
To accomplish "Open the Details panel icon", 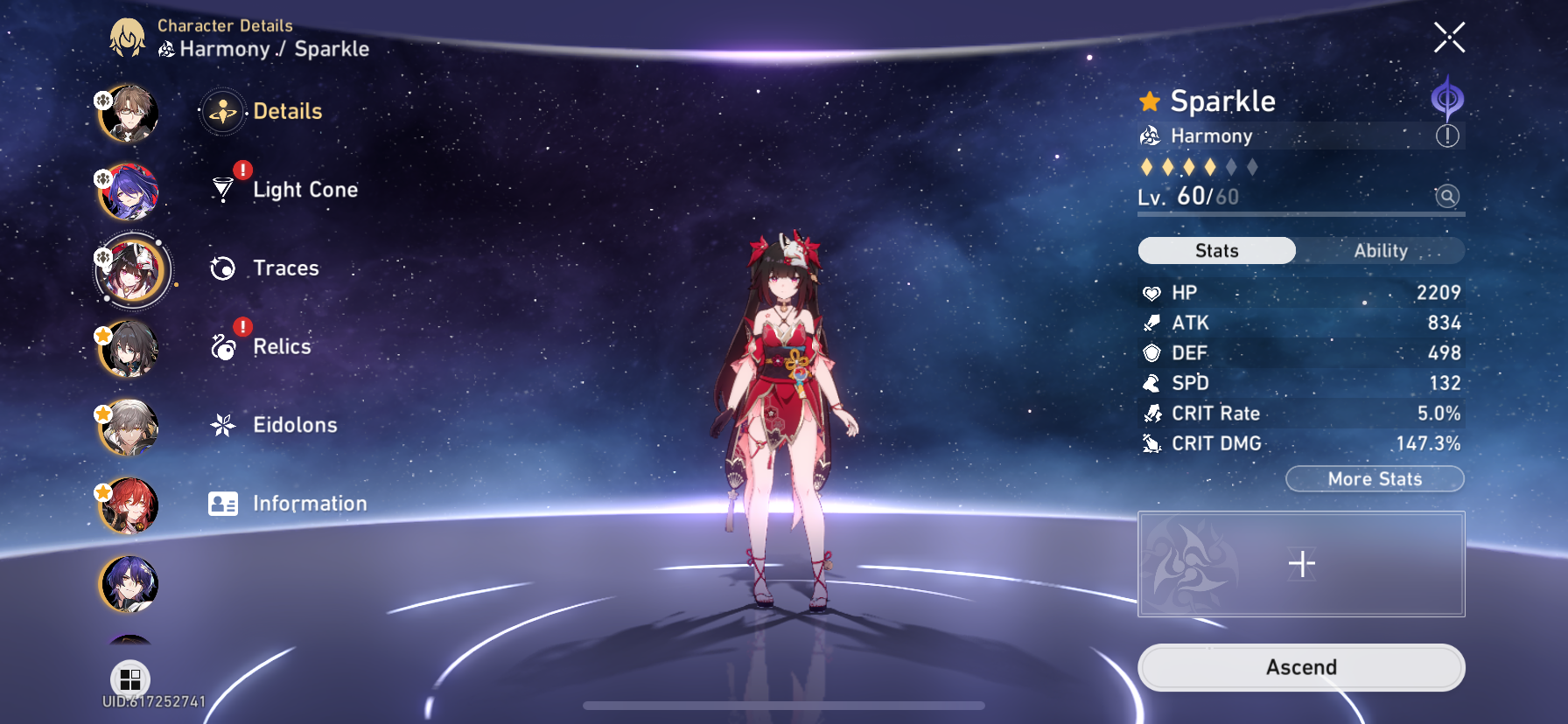I will 224,111.
